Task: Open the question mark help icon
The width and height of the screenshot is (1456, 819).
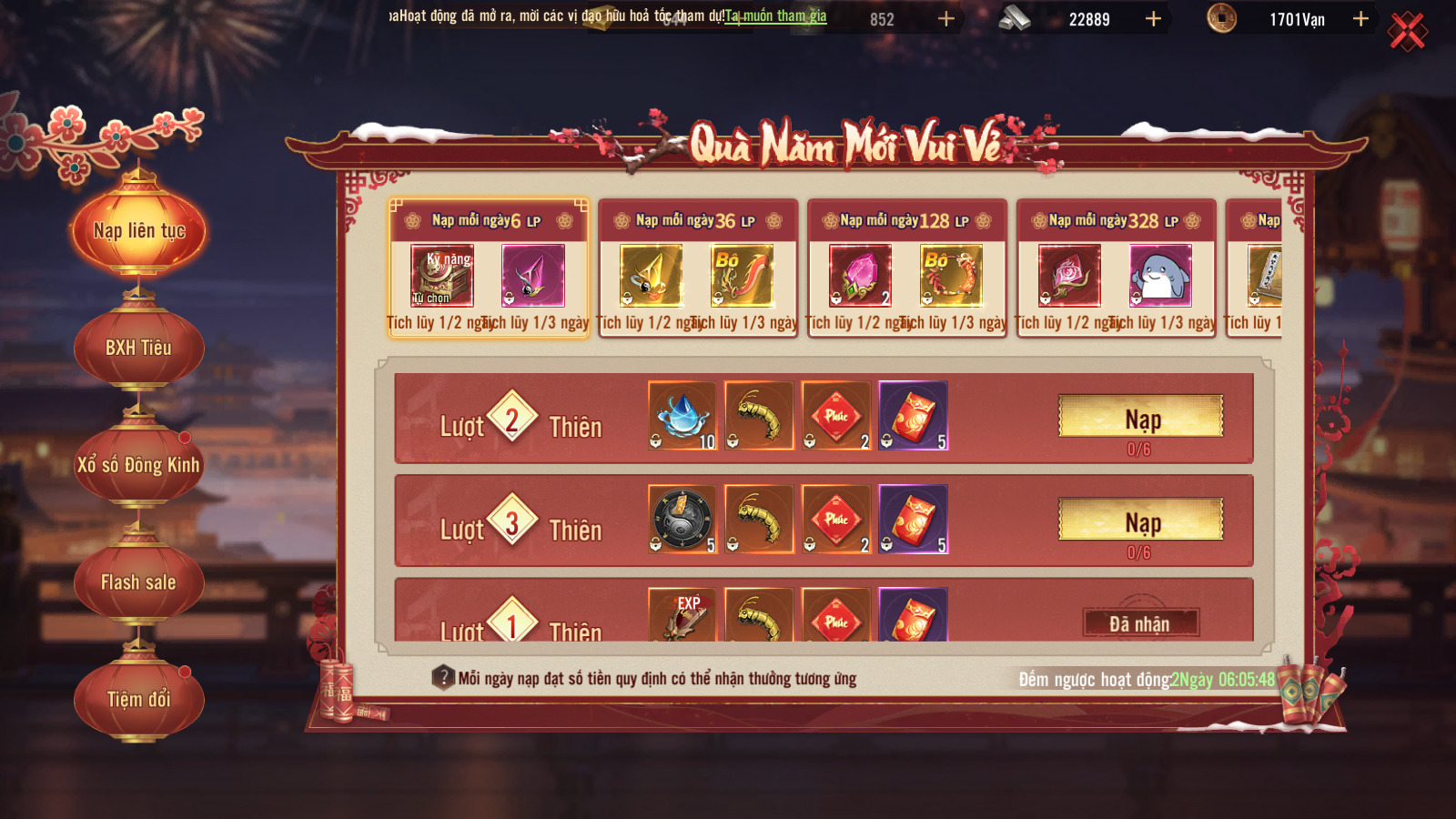Action: (443, 678)
